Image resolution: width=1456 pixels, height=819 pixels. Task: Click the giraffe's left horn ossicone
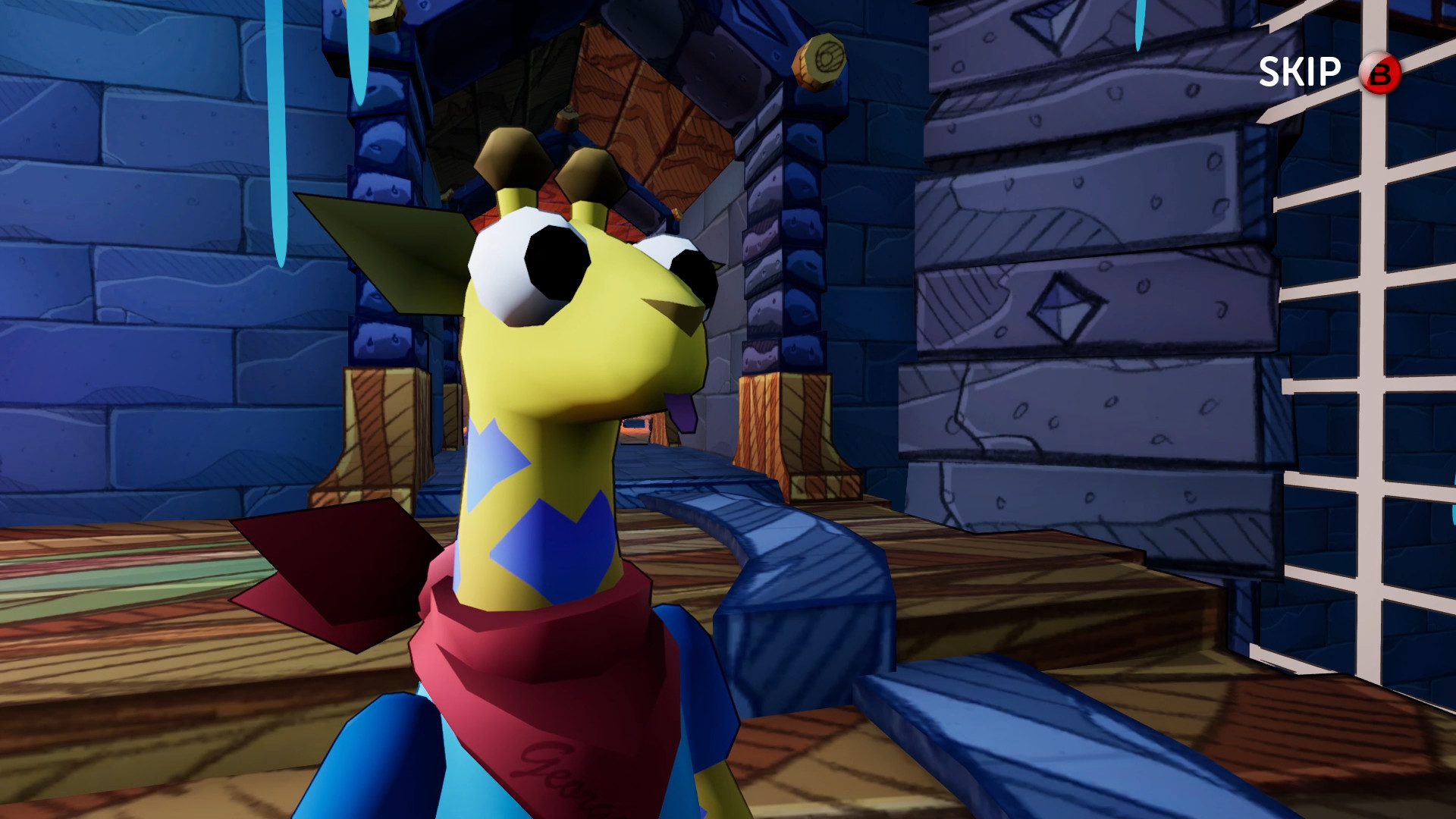click(510, 158)
